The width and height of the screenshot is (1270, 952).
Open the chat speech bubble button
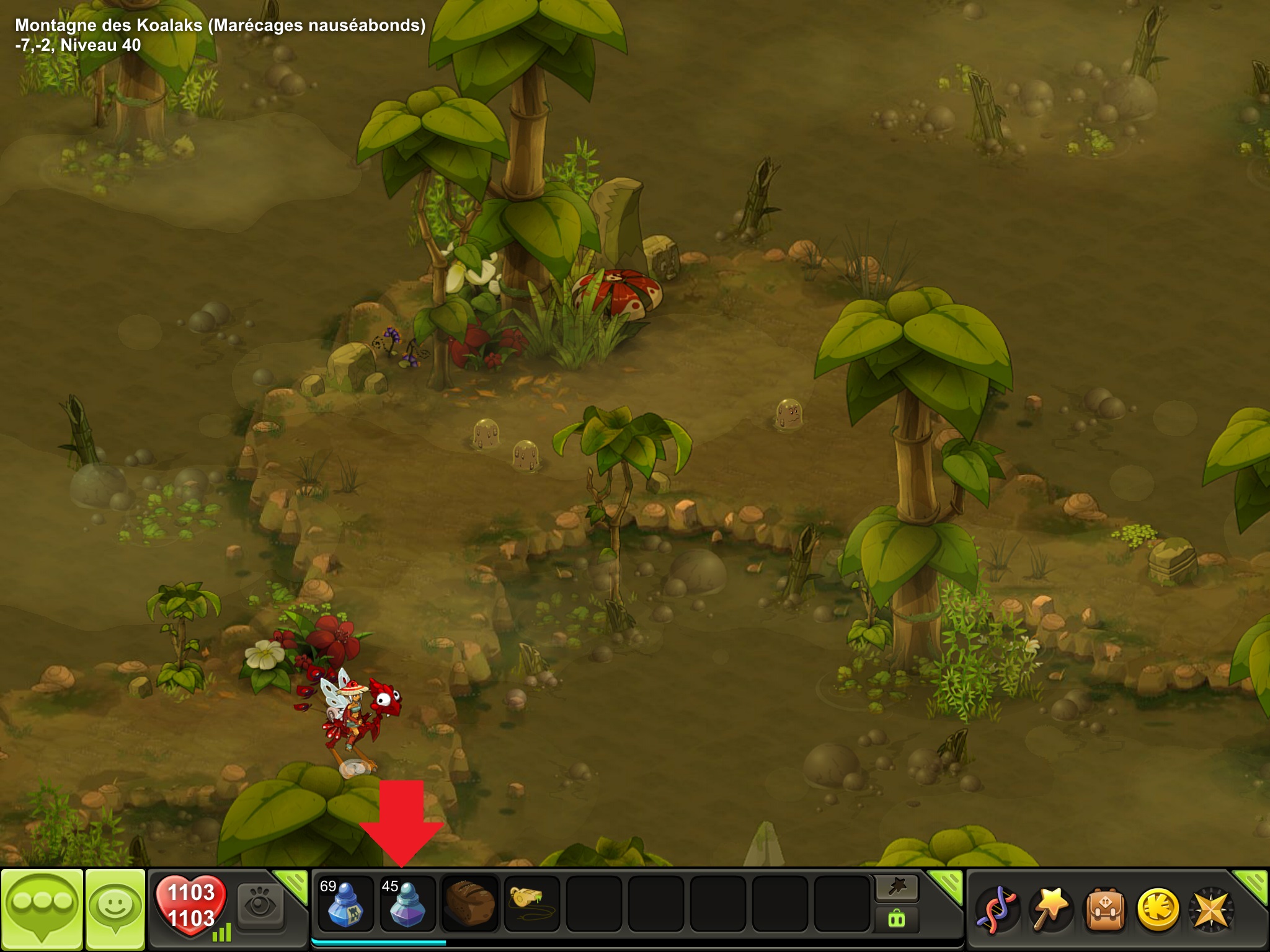(42, 907)
